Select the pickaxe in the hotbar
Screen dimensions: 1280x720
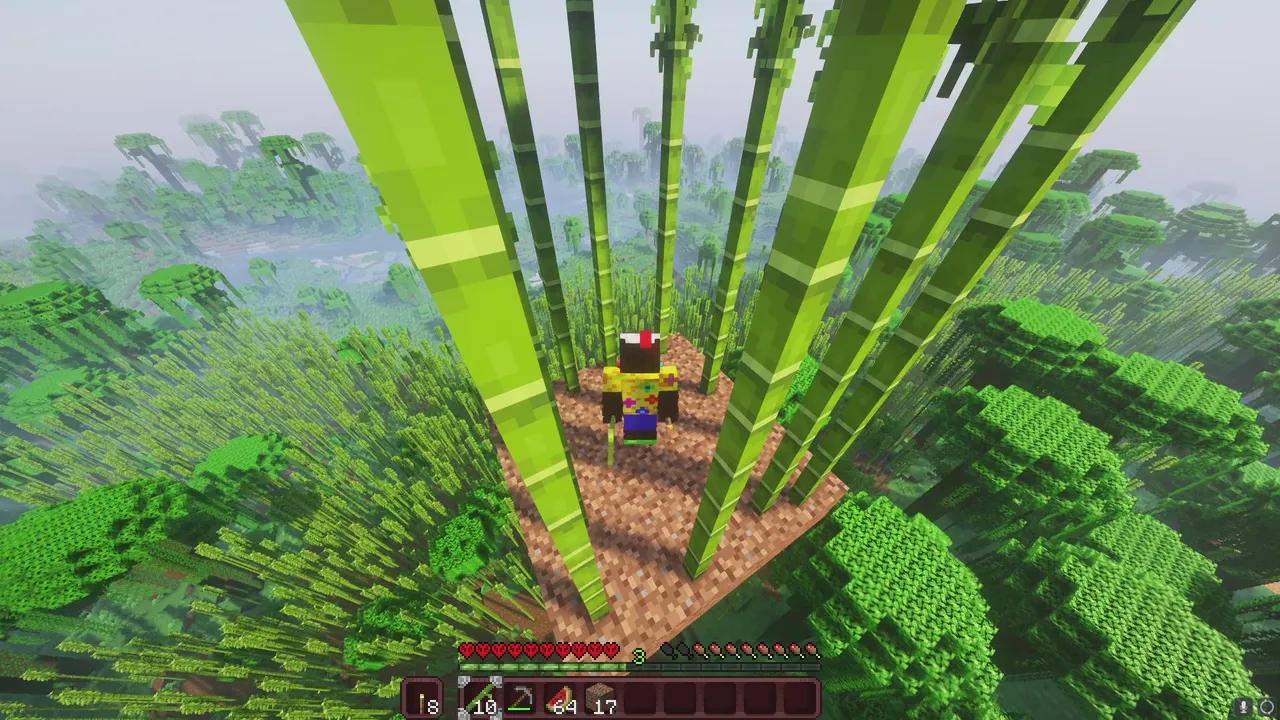(521, 694)
